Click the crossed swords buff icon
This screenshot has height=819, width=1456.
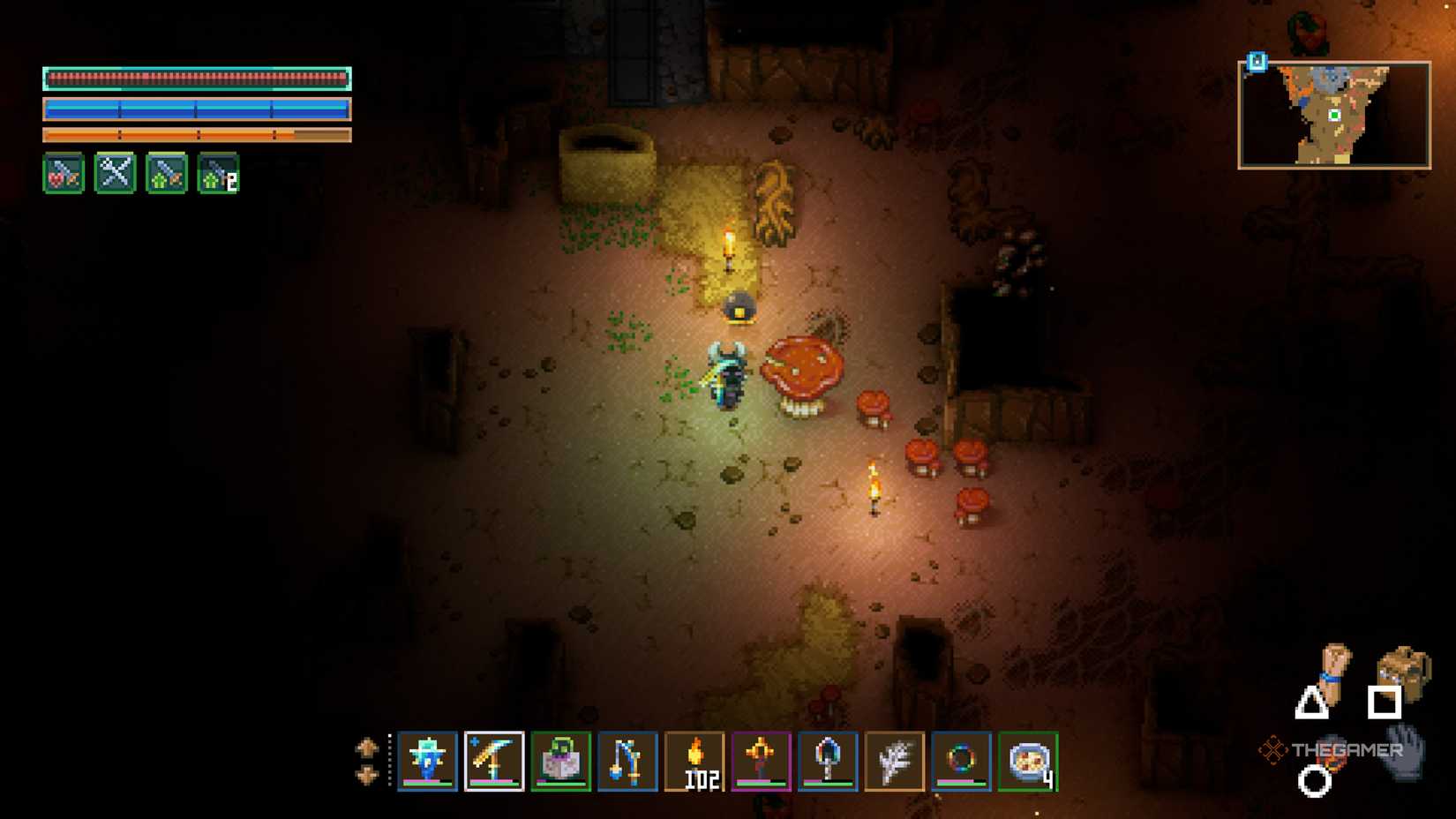pyautogui.click(x=114, y=174)
